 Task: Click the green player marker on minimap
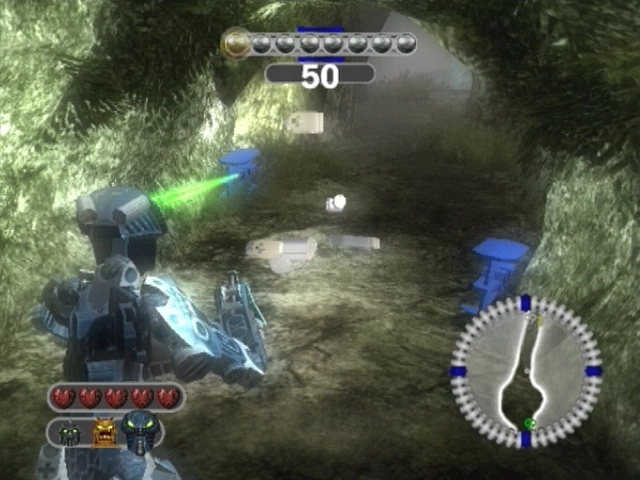click(x=528, y=425)
